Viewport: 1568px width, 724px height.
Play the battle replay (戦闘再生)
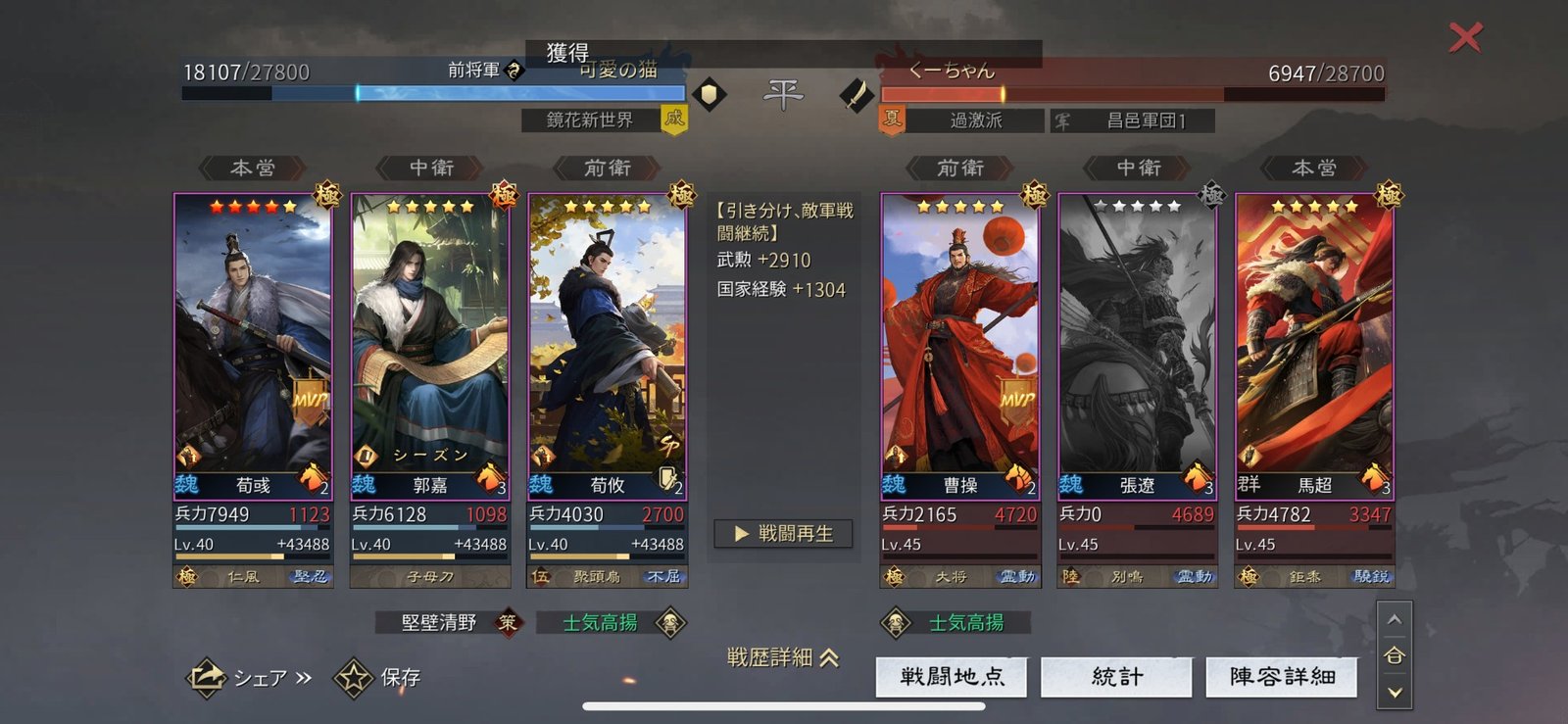click(x=783, y=534)
